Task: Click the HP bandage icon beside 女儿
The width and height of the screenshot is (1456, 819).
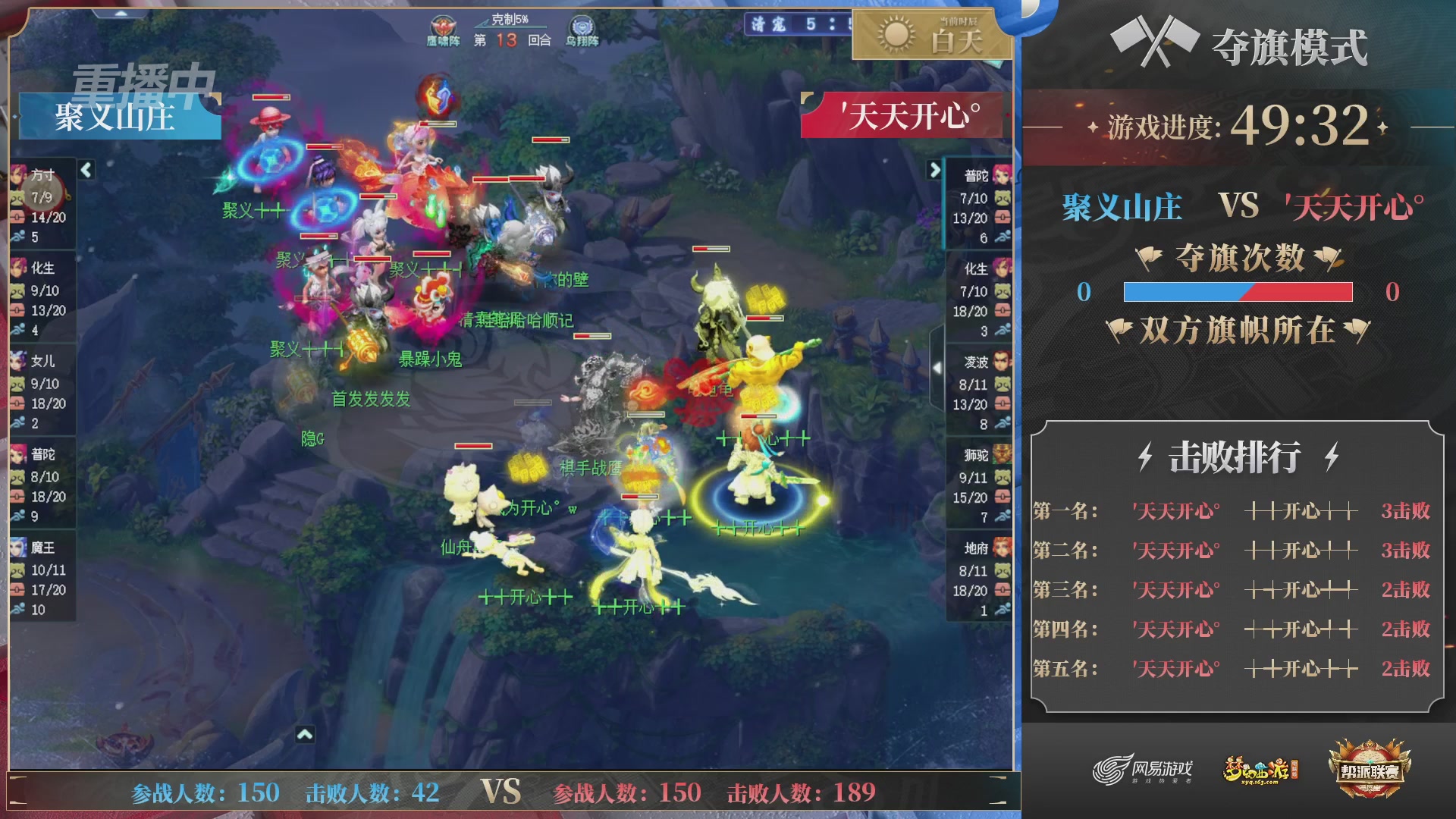Action: pyautogui.click(x=19, y=402)
